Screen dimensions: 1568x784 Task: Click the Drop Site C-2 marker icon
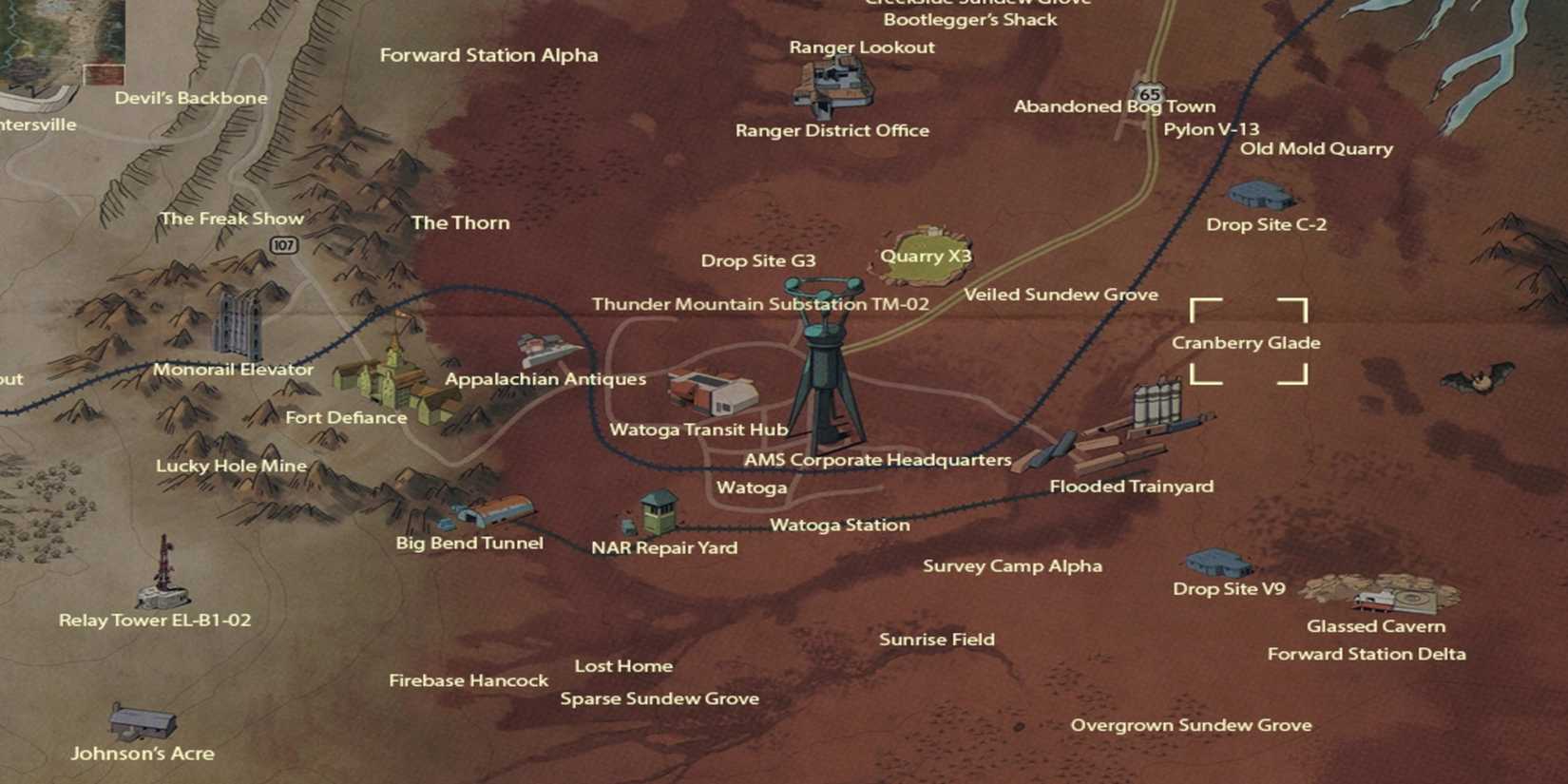pyautogui.click(x=1262, y=195)
